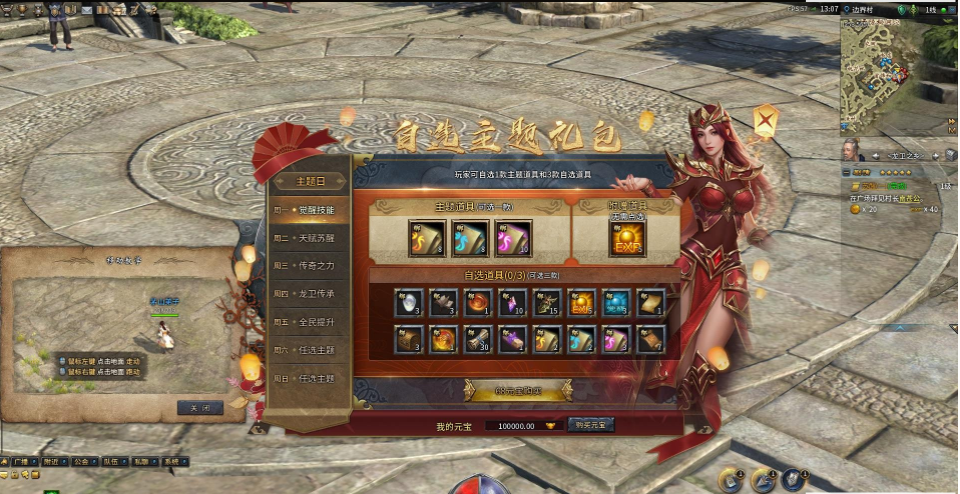Open the 周三 传奇之力 theme tab
Screen dimensions: 960x494
311,267
